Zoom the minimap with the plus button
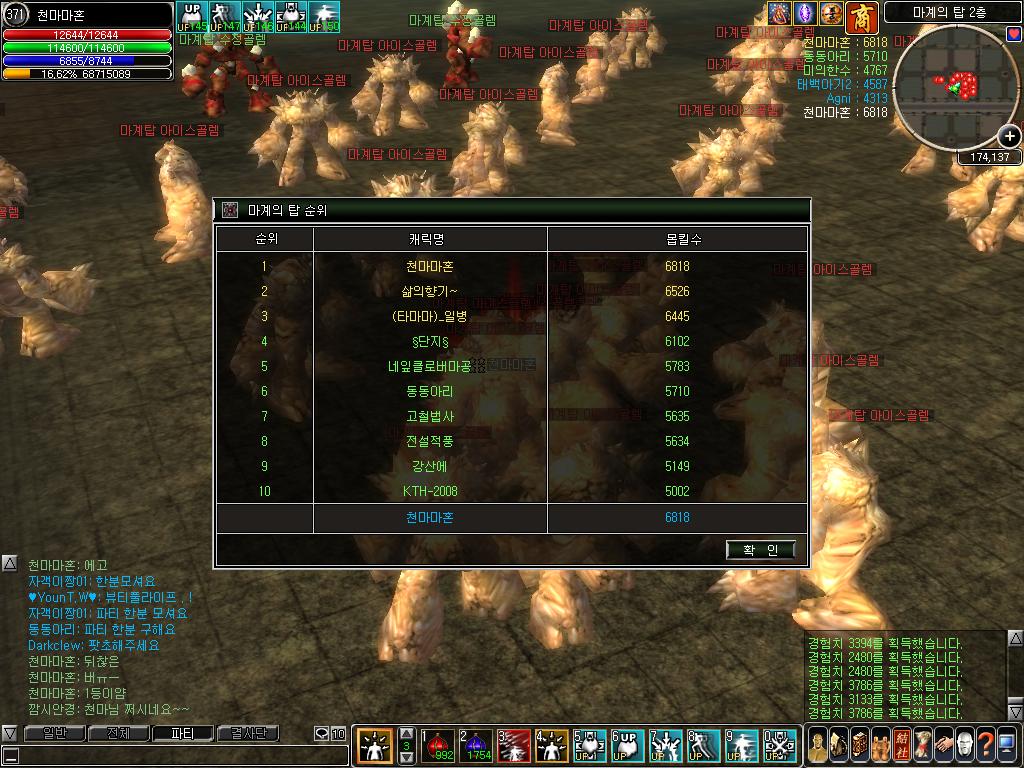Screen dimensions: 1024x768 pyautogui.click(x=1010, y=137)
